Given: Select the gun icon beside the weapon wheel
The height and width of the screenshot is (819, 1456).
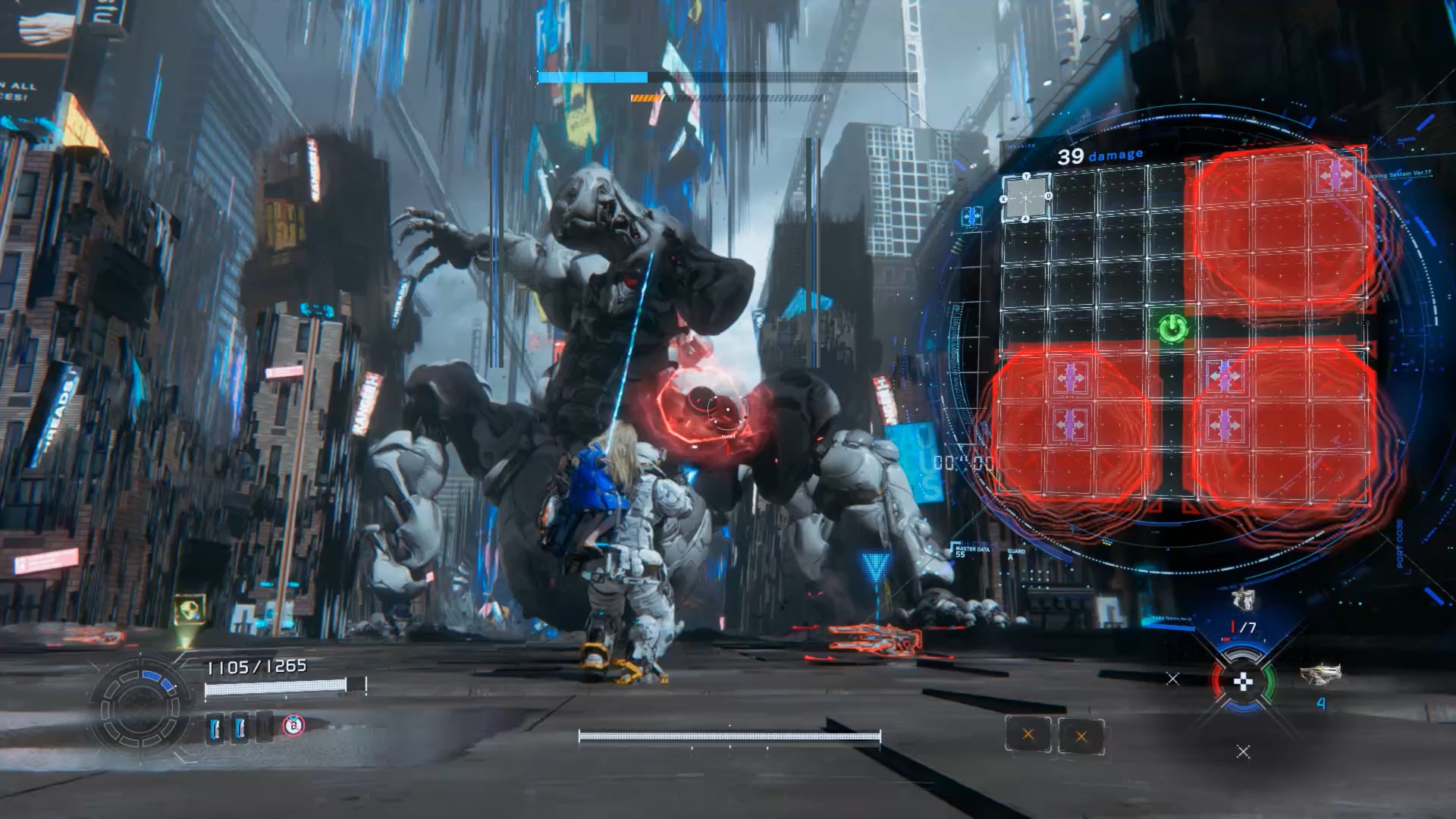Looking at the screenshot, I should tap(1321, 674).
